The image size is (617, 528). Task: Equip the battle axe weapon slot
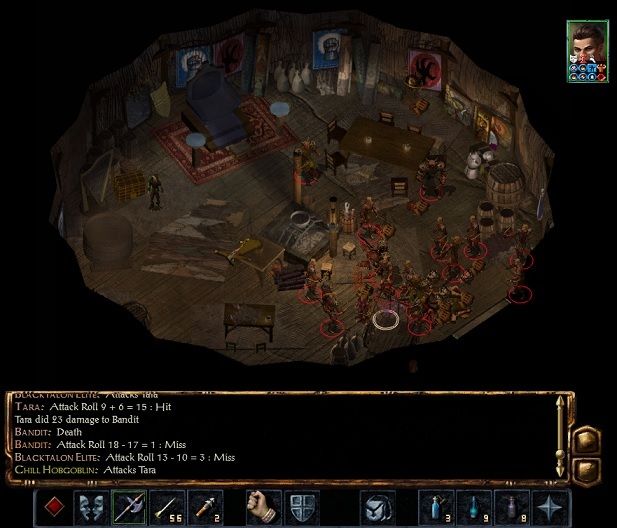click(x=128, y=508)
